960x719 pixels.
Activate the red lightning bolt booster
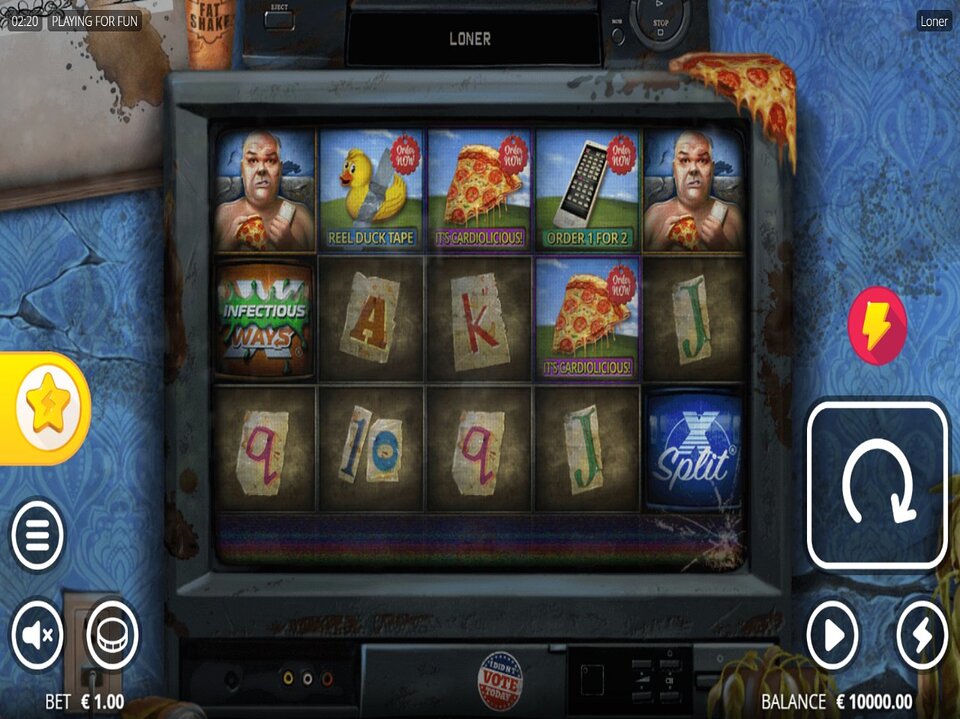877,326
